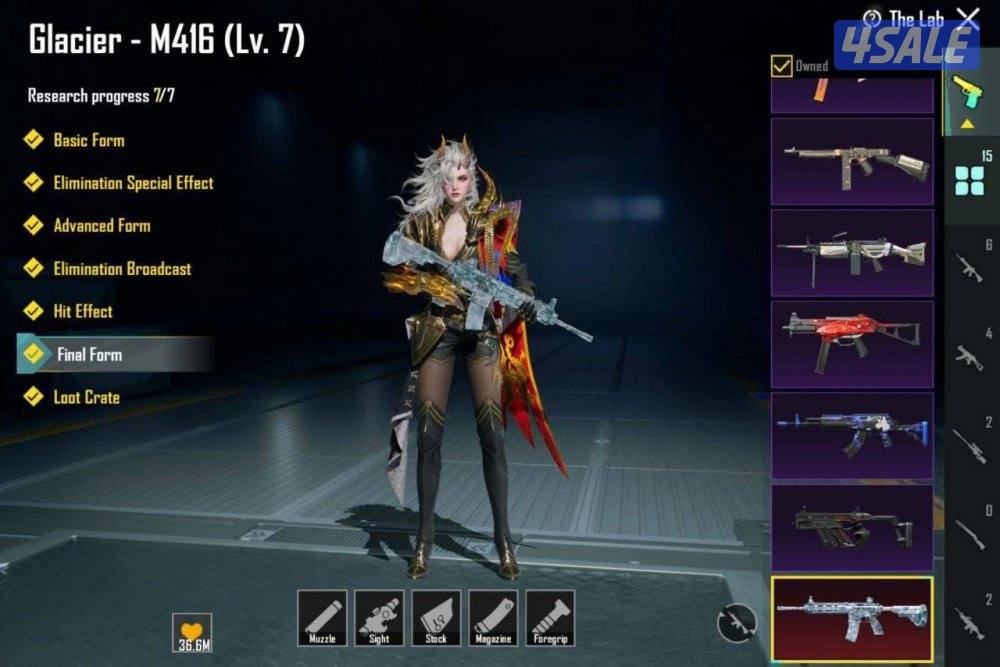Open the Loot Crate stage

86,398
